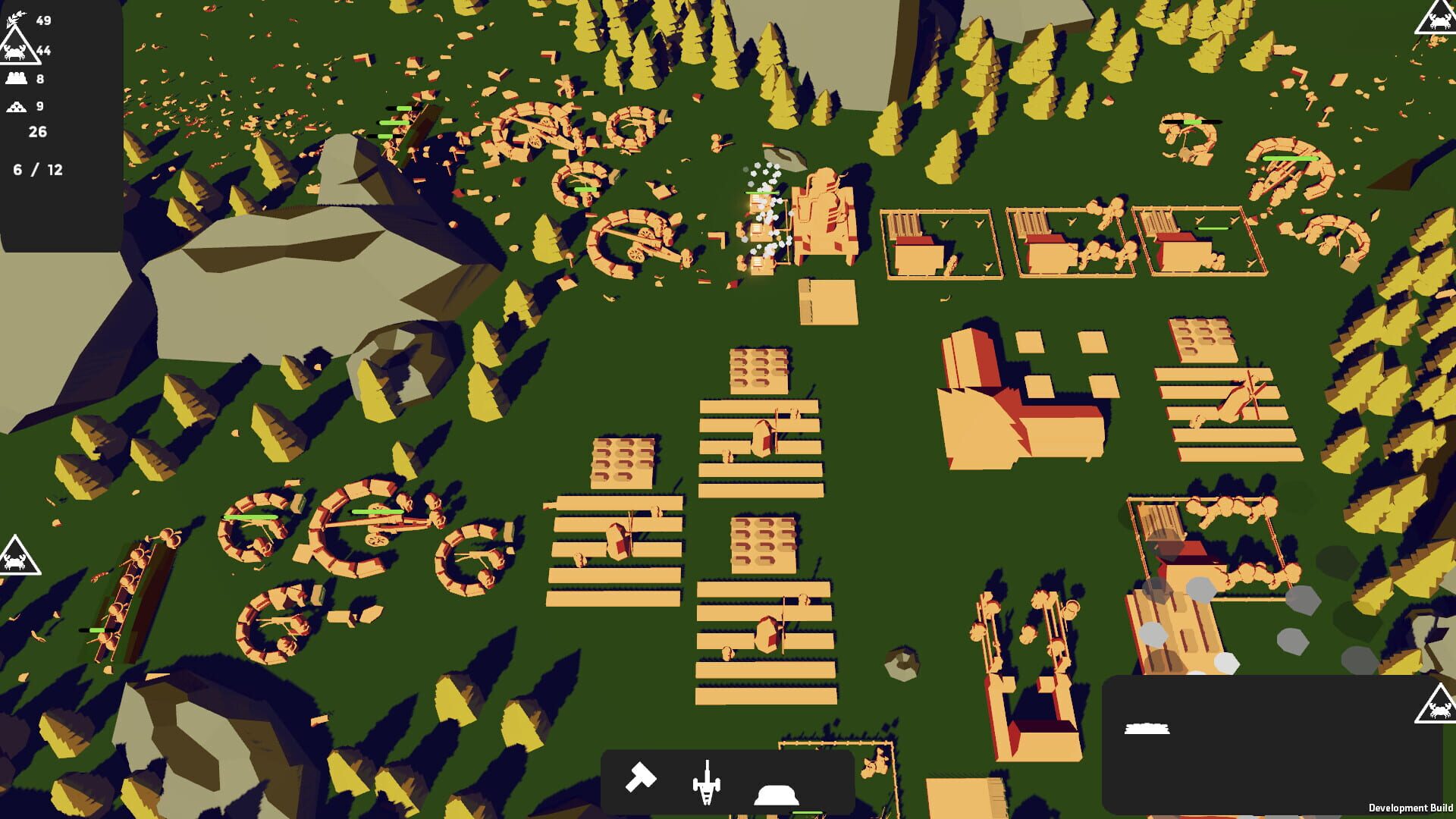Click the gold ingots icon showing 9
The width and height of the screenshot is (1456, 819).
click(x=17, y=105)
